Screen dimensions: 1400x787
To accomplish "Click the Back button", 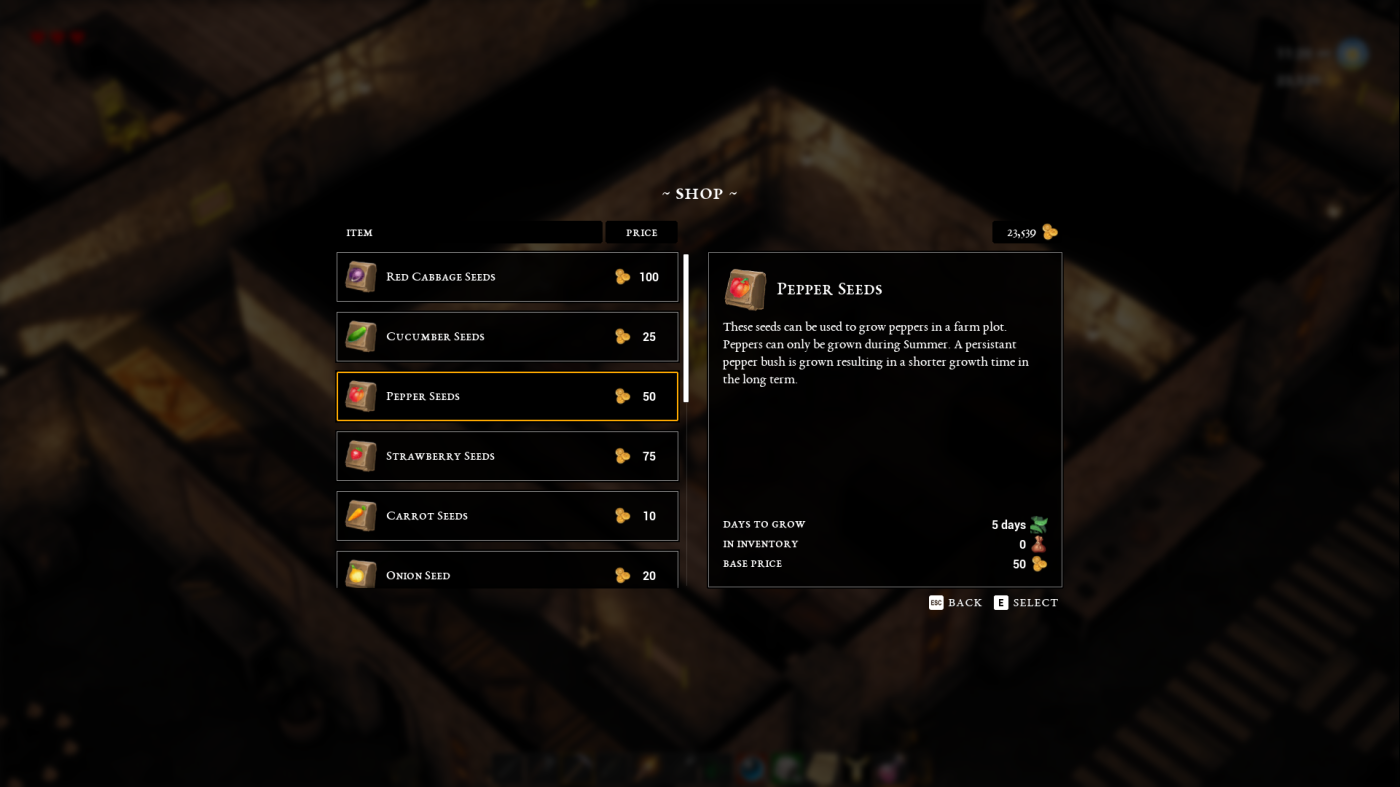I will tap(956, 603).
